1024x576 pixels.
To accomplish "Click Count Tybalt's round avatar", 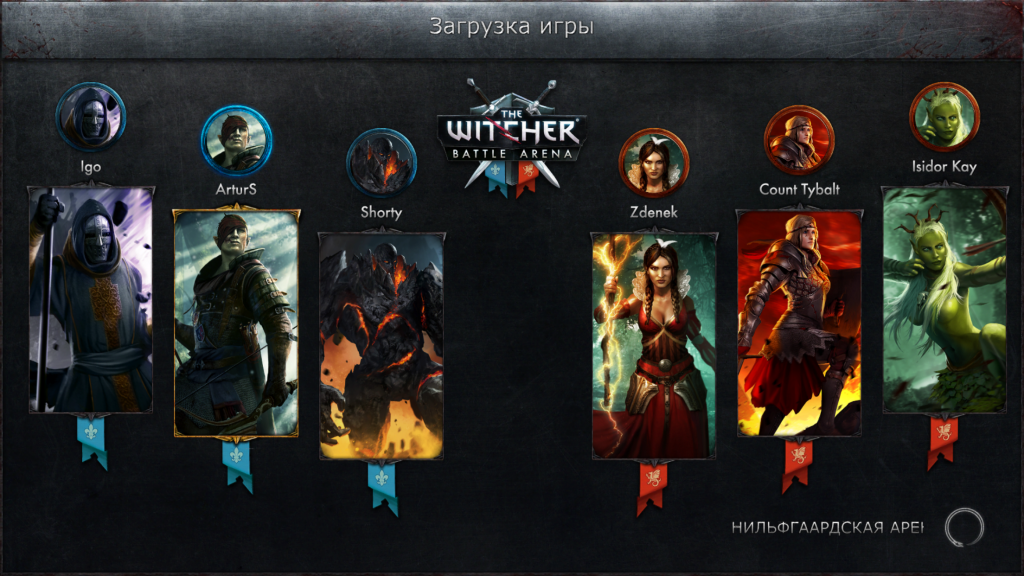I will [798, 141].
